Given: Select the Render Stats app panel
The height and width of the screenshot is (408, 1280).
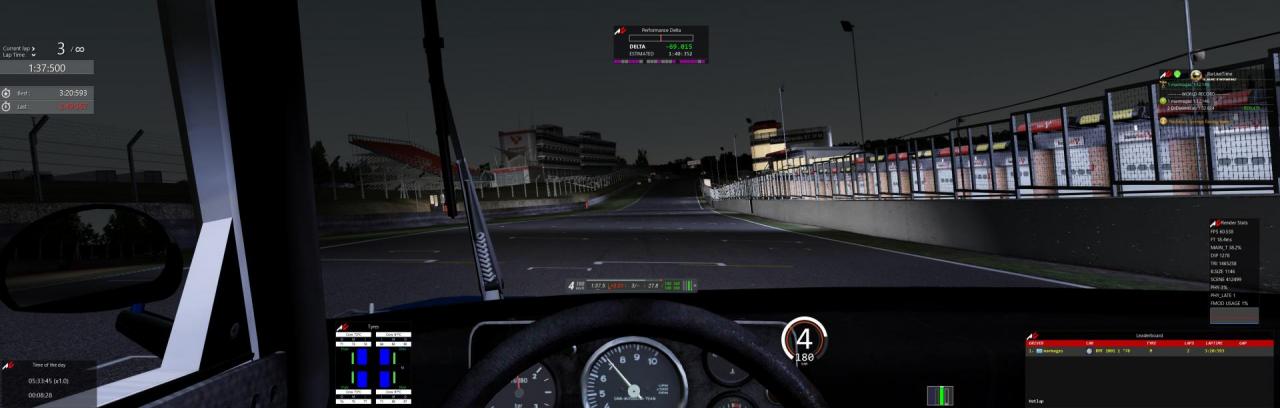Looking at the screenshot, I should point(1233,265).
